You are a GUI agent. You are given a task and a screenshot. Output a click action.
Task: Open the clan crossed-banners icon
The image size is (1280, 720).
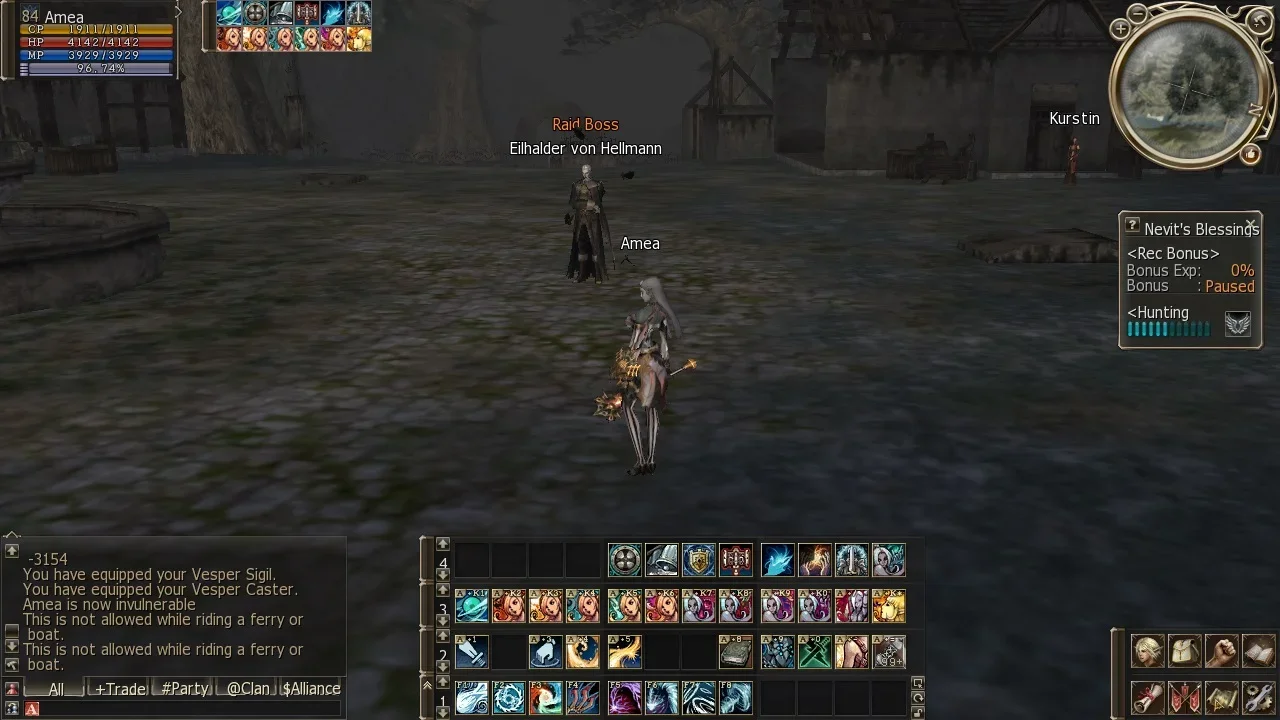[x=1185, y=697]
